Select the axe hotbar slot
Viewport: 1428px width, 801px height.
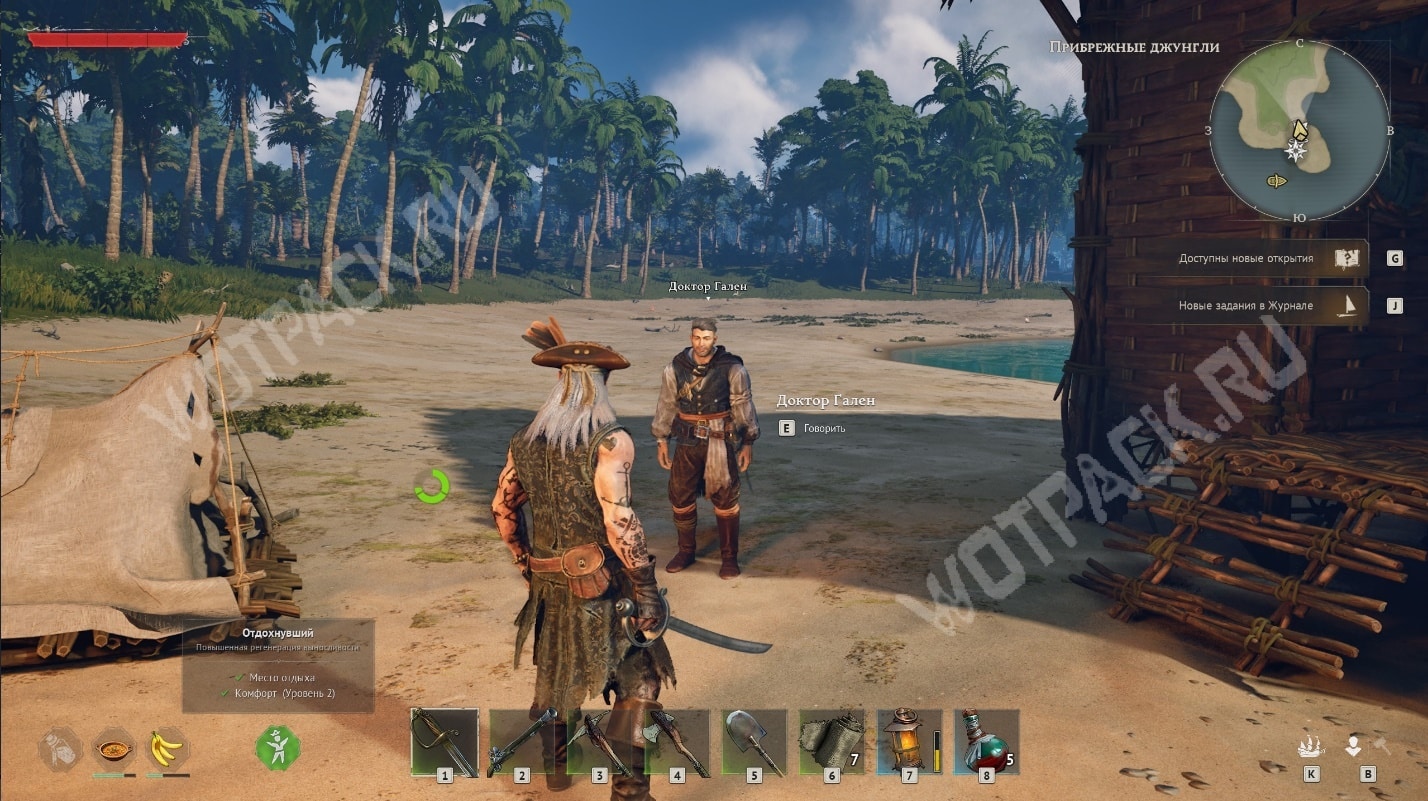click(678, 742)
